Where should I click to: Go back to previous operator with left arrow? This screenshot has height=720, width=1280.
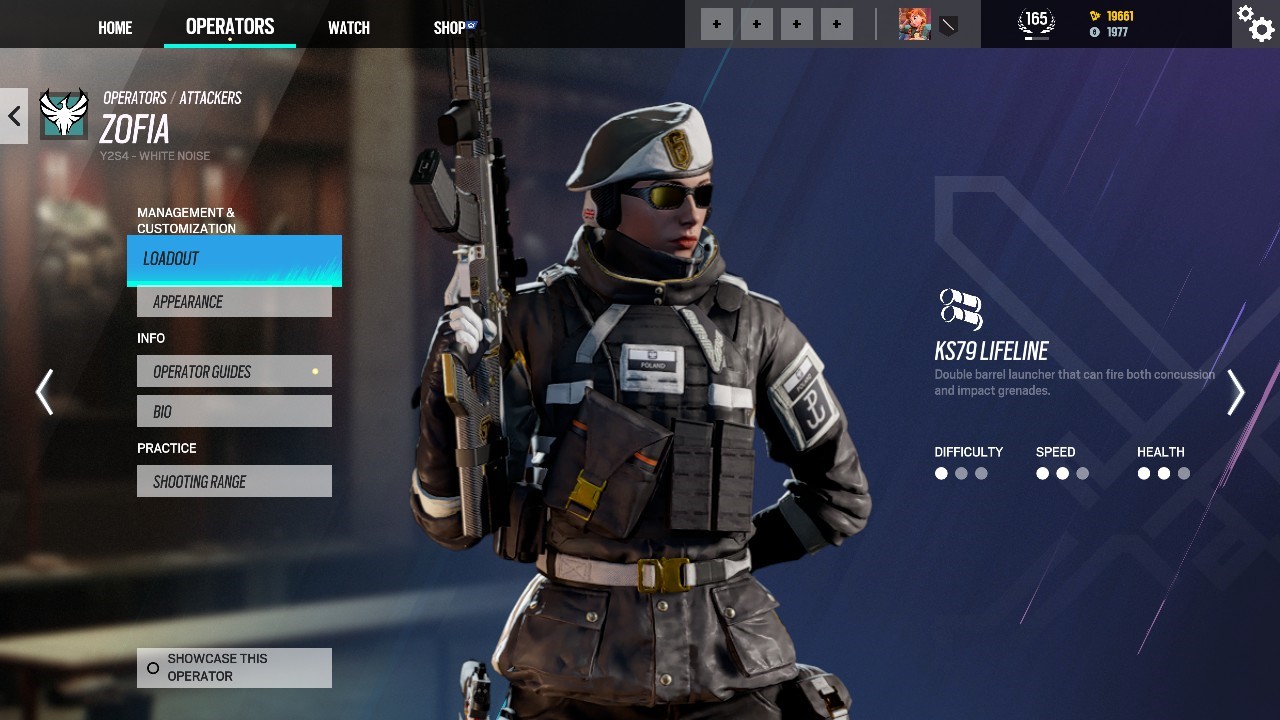(x=45, y=393)
